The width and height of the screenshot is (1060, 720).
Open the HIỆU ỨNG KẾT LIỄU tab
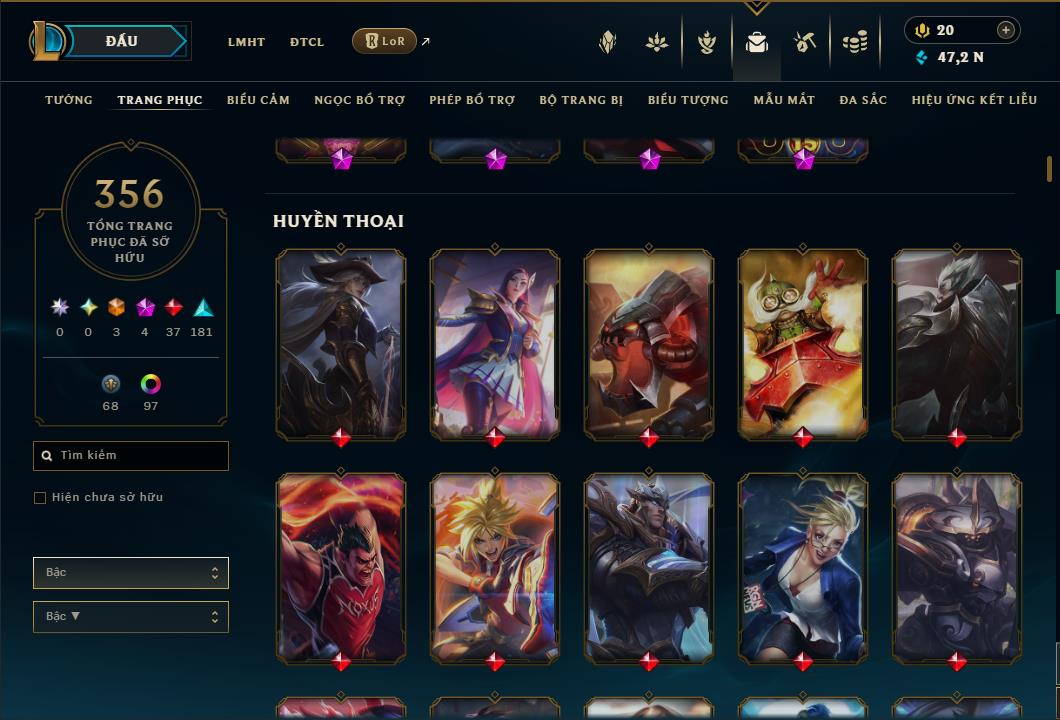tap(975, 100)
